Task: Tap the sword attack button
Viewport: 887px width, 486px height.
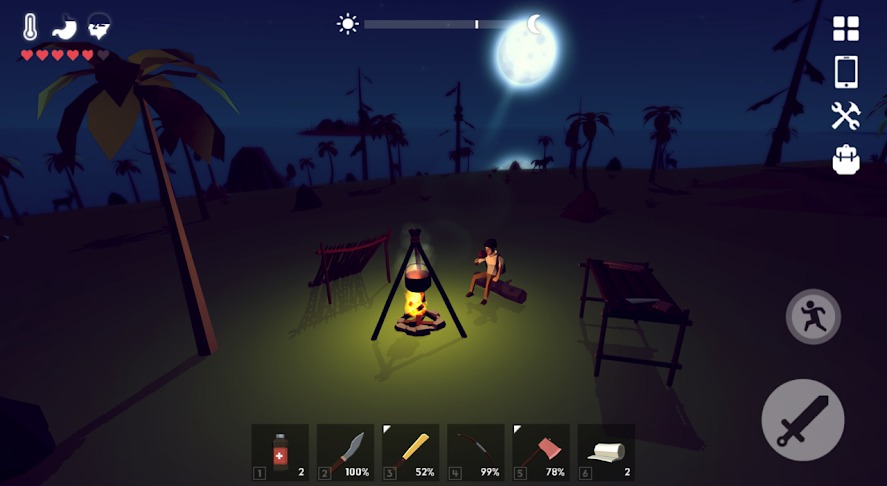Action: [x=802, y=420]
